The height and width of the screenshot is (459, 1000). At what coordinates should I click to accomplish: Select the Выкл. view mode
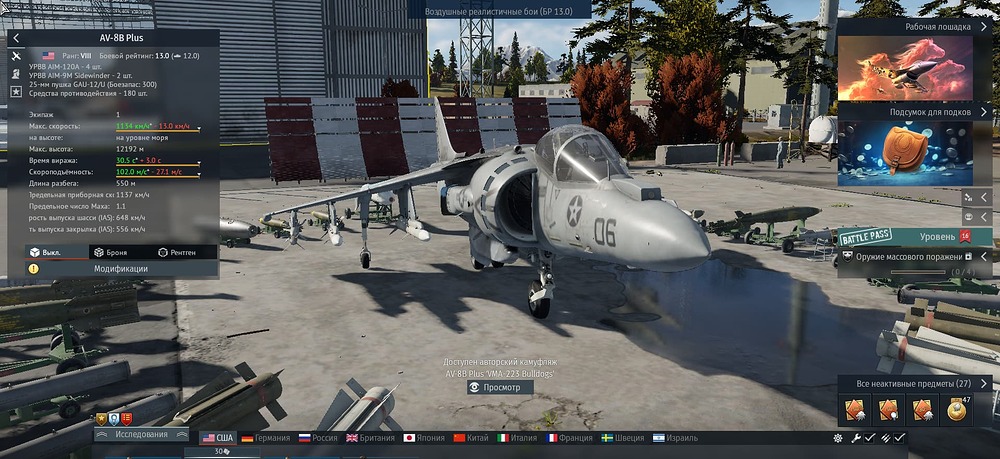[x=45, y=252]
